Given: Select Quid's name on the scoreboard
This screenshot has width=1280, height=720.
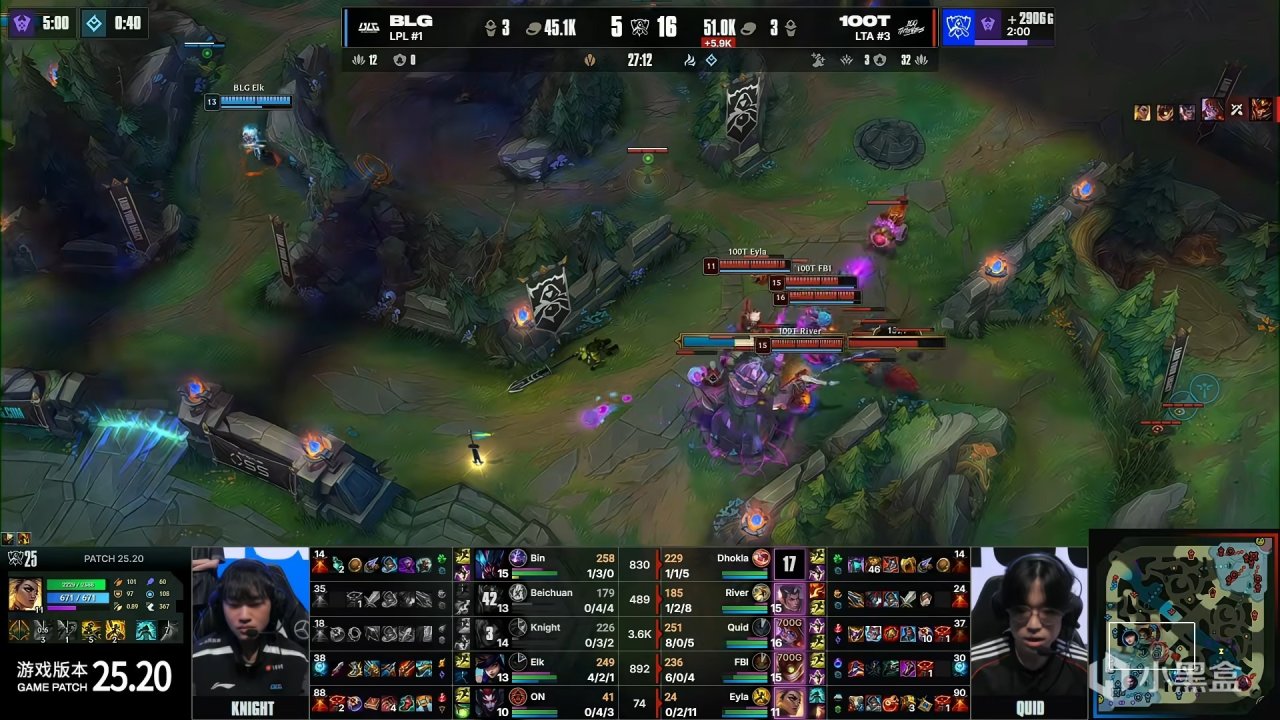Looking at the screenshot, I should coord(738,627).
